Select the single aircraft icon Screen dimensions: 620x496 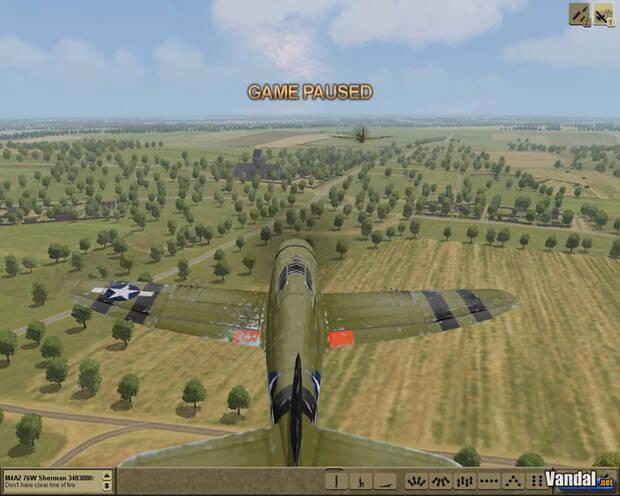pyautogui.click(x=603, y=13)
